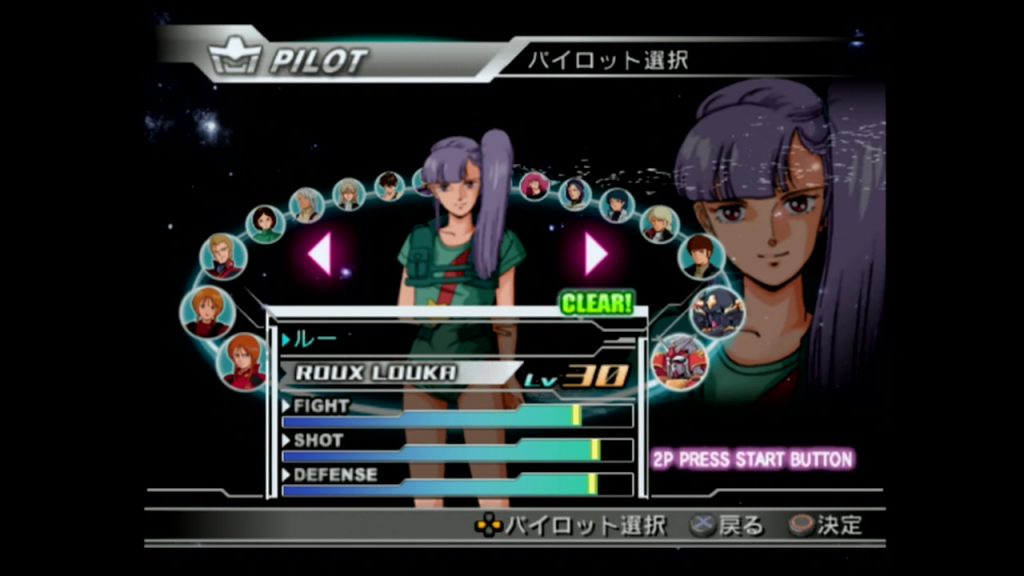Confirm pilot with the 決定 option
Viewport: 1024px width, 576px height.
[x=826, y=525]
